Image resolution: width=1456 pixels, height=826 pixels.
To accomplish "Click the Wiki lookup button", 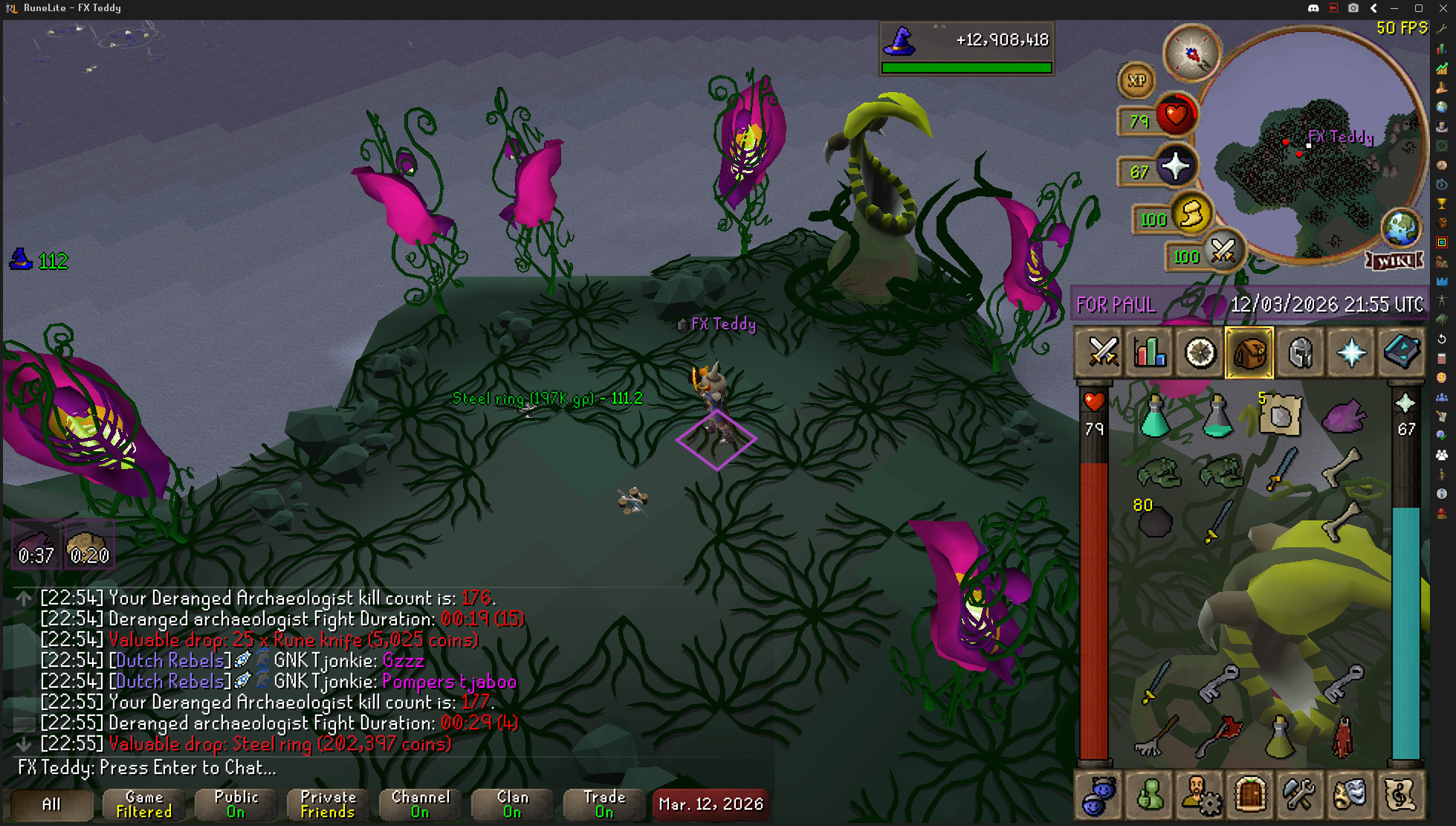I will 1394,261.
